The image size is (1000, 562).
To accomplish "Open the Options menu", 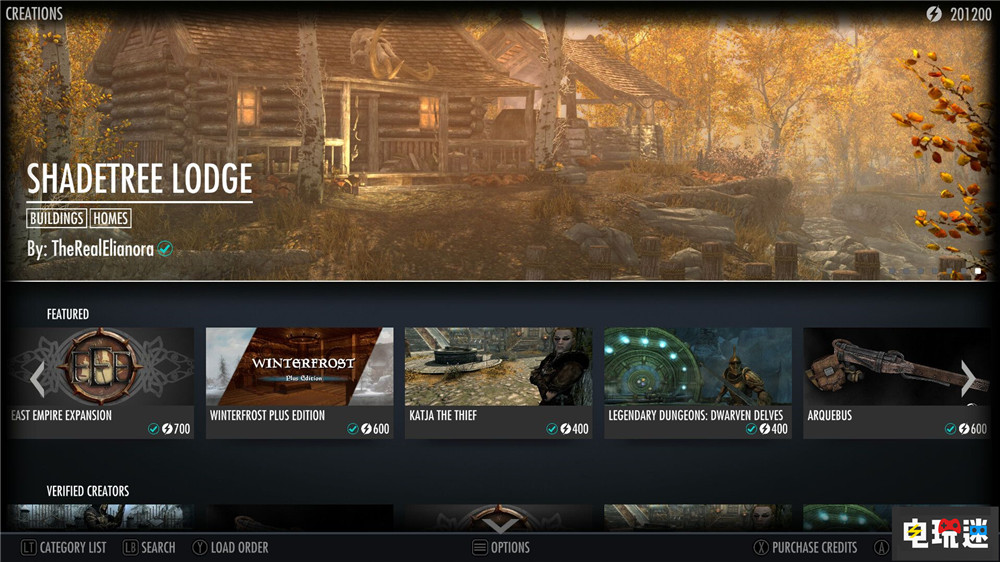I will (501, 547).
